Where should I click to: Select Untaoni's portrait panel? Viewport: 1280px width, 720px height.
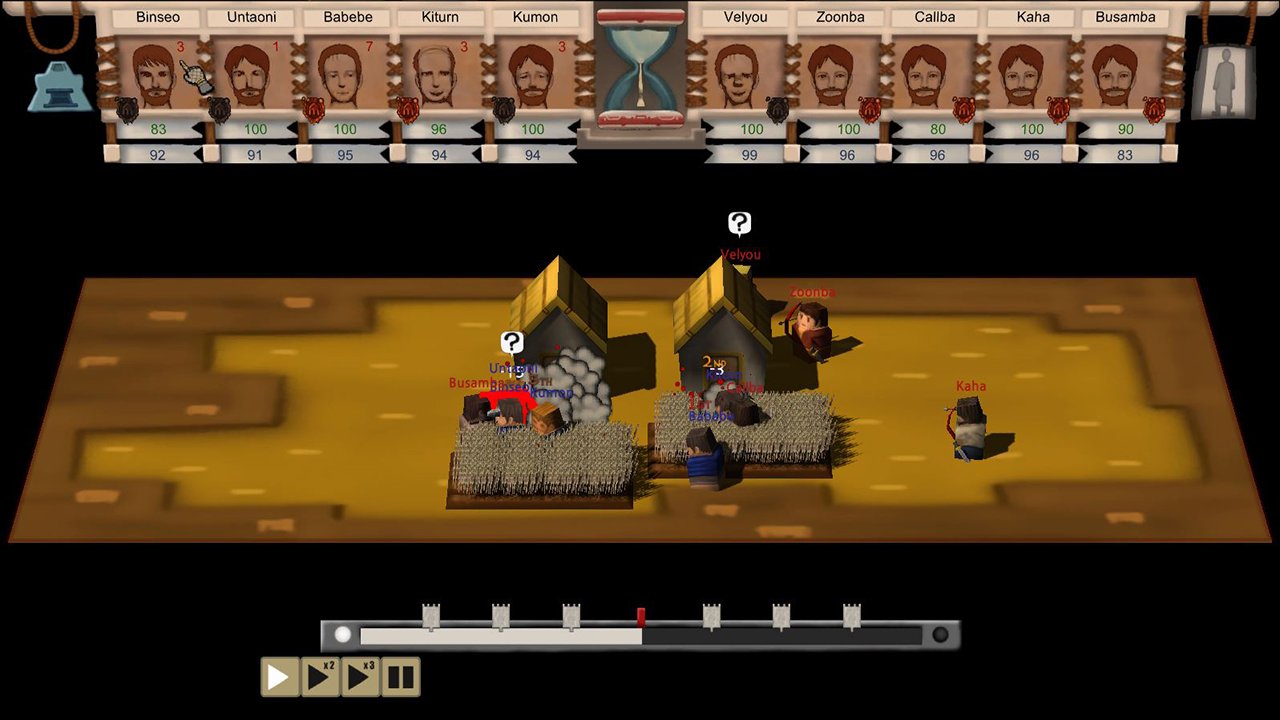250,75
